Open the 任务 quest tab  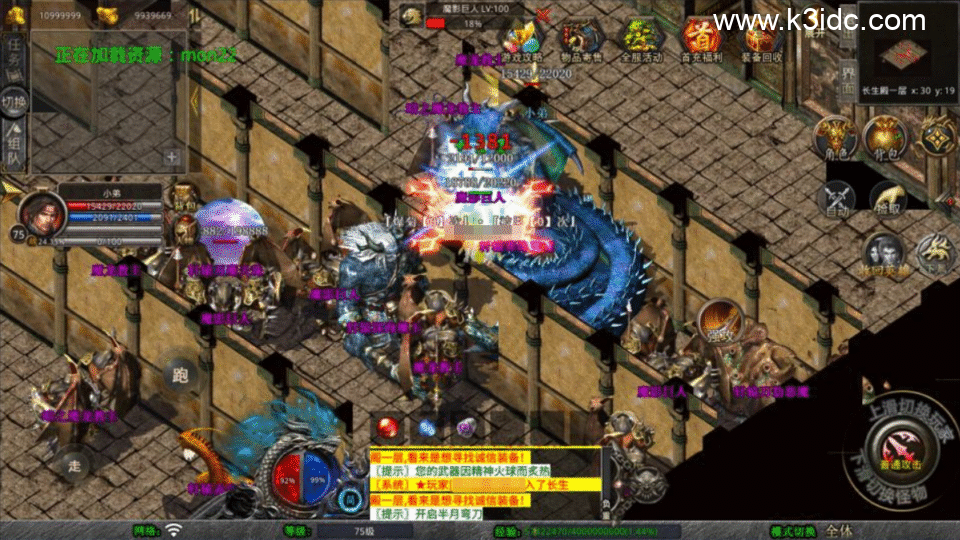[x=14, y=57]
